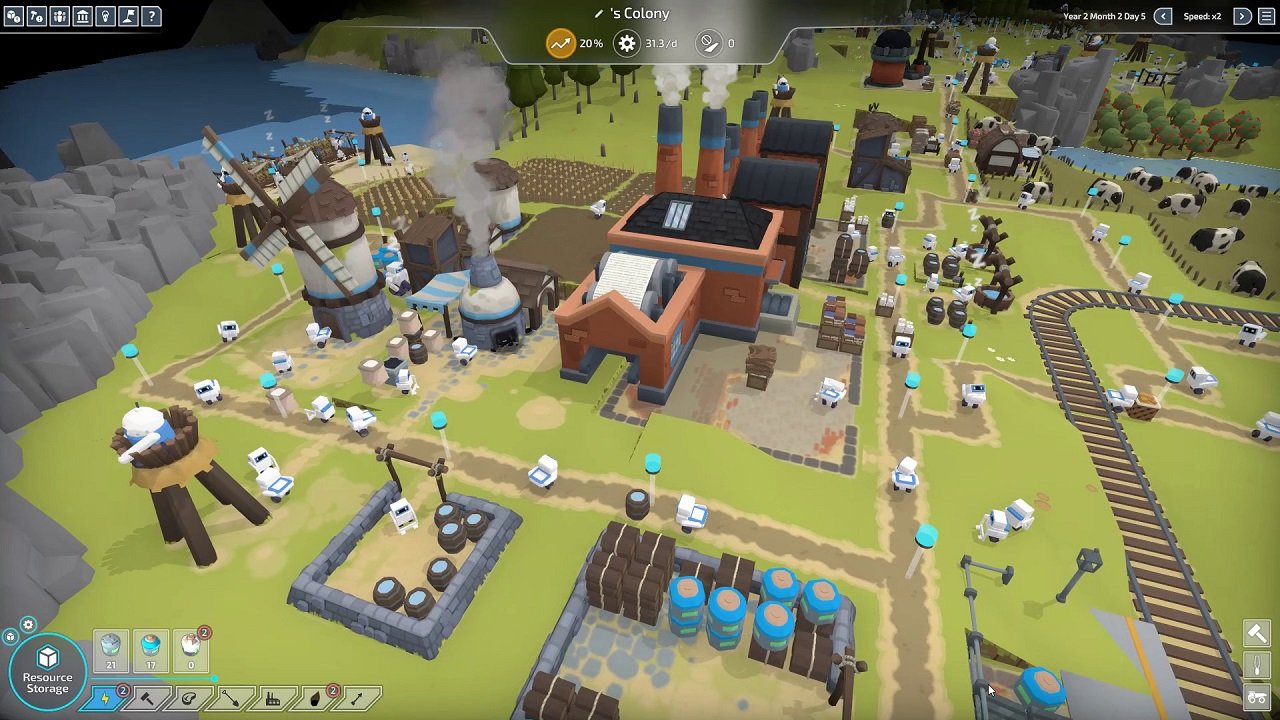The width and height of the screenshot is (1280, 720).
Task: Open the research lightbulb menu
Action: [x=106, y=16]
